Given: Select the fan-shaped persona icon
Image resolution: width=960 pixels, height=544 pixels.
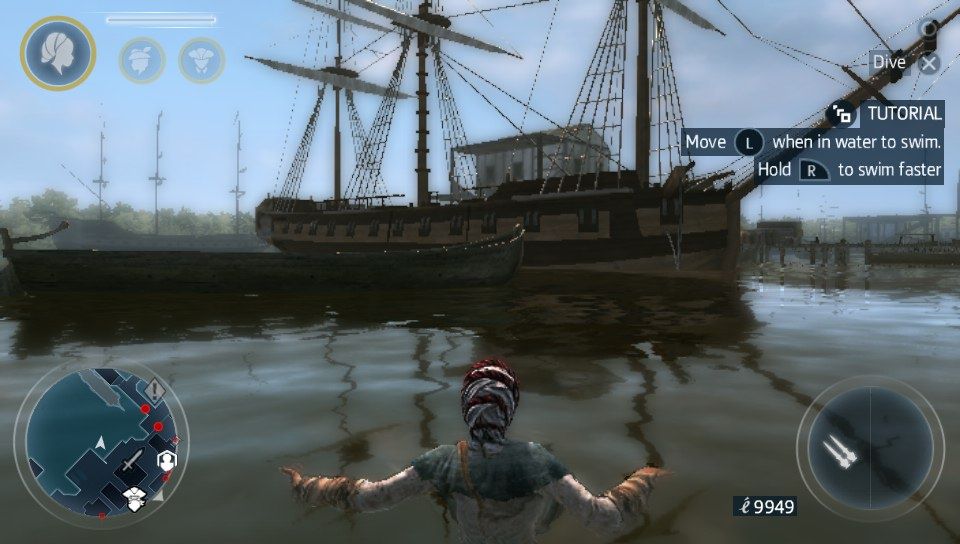Looking at the screenshot, I should pyautogui.click(x=201, y=59).
